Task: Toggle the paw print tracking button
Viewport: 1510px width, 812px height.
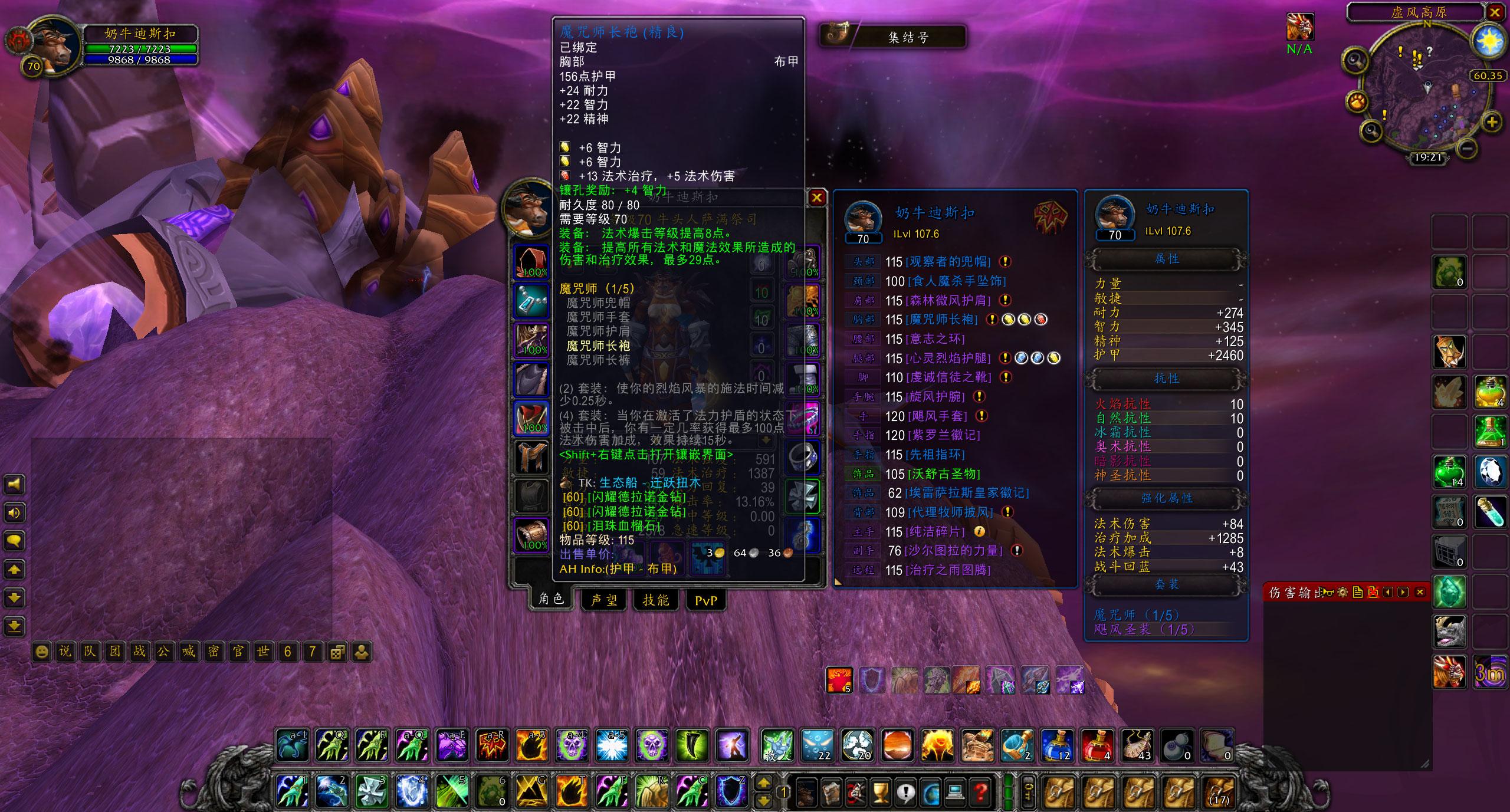Action: pos(1357,102)
